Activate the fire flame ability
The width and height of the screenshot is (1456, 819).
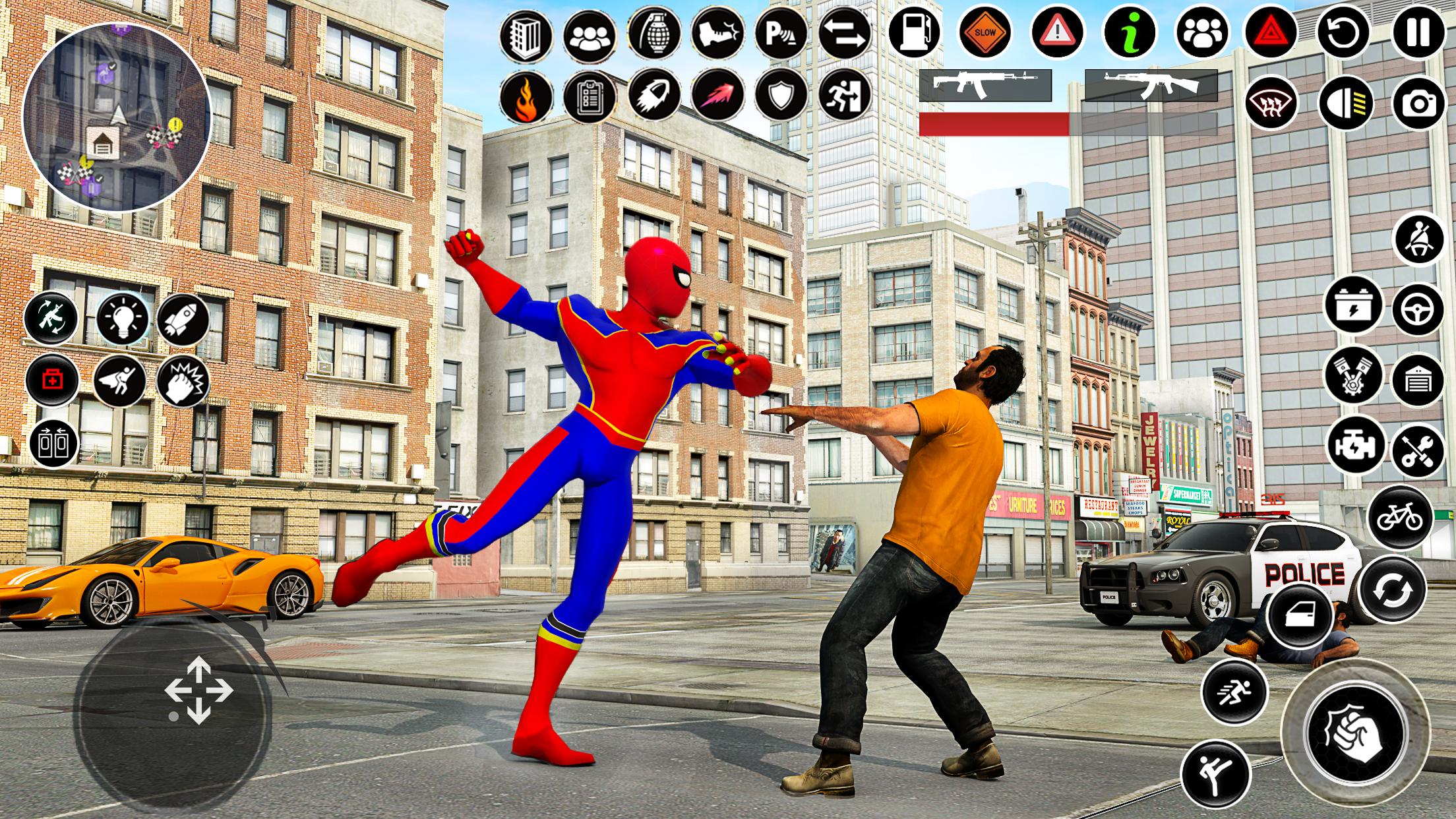tap(526, 97)
